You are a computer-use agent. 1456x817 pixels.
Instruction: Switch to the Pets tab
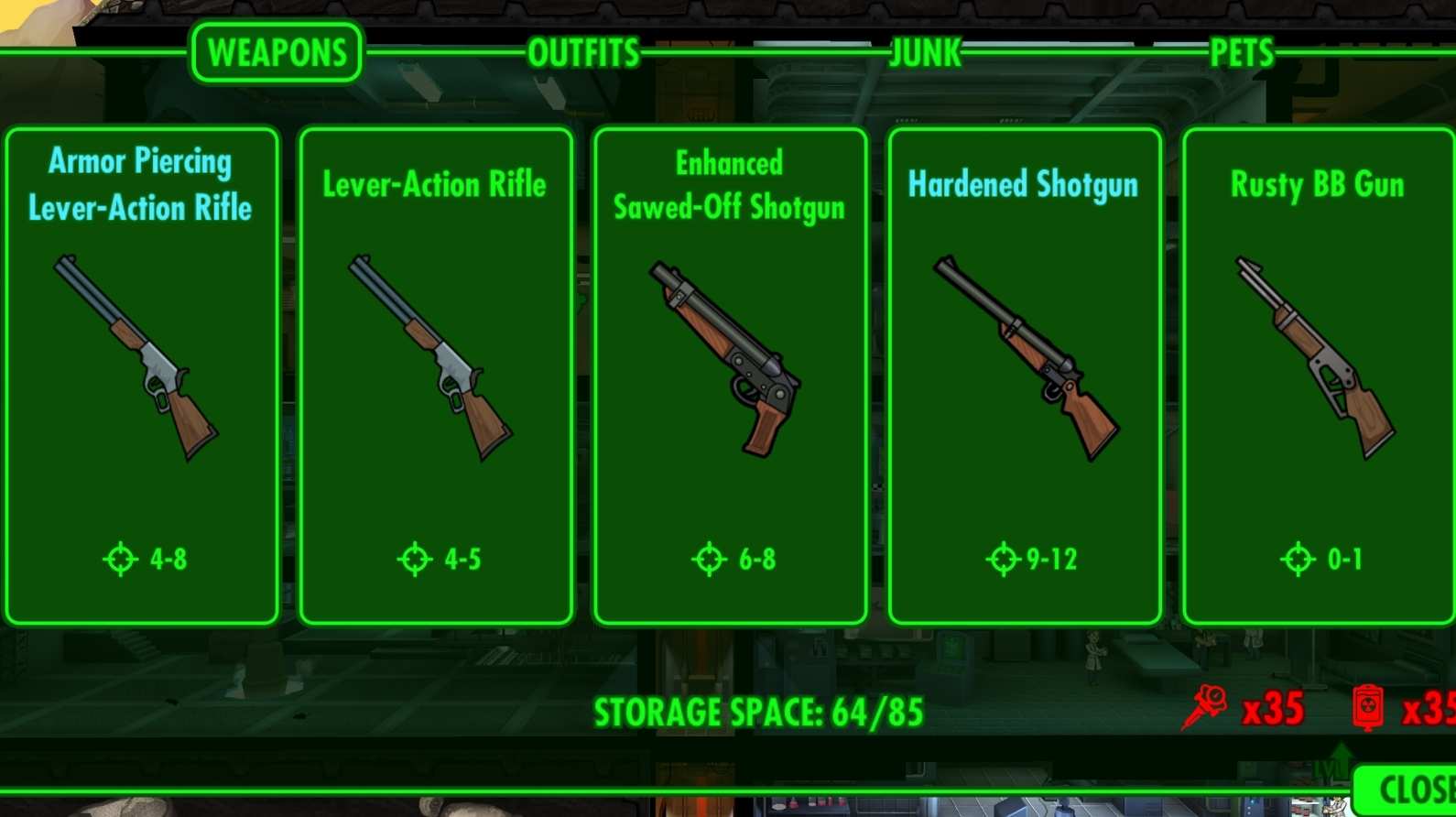click(1241, 53)
